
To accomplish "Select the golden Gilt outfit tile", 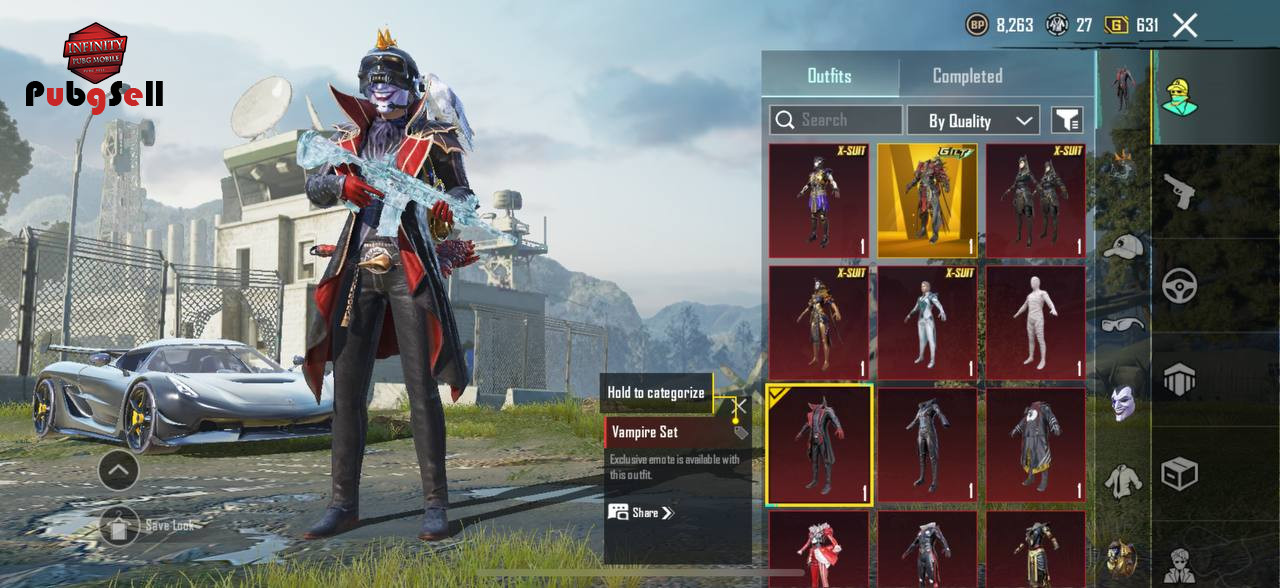I will 927,201.
